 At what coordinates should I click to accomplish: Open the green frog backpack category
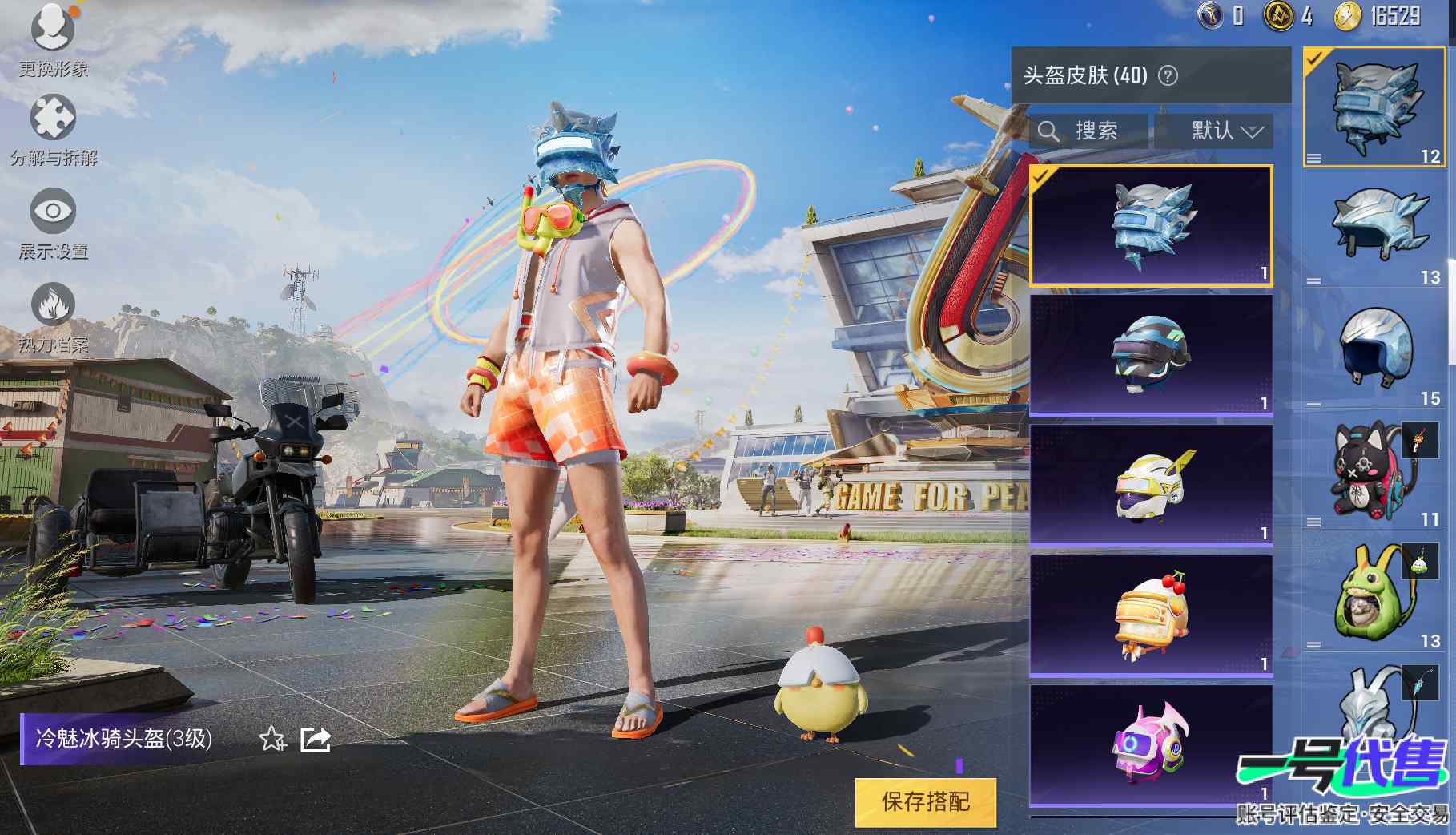pos(1375,593)
